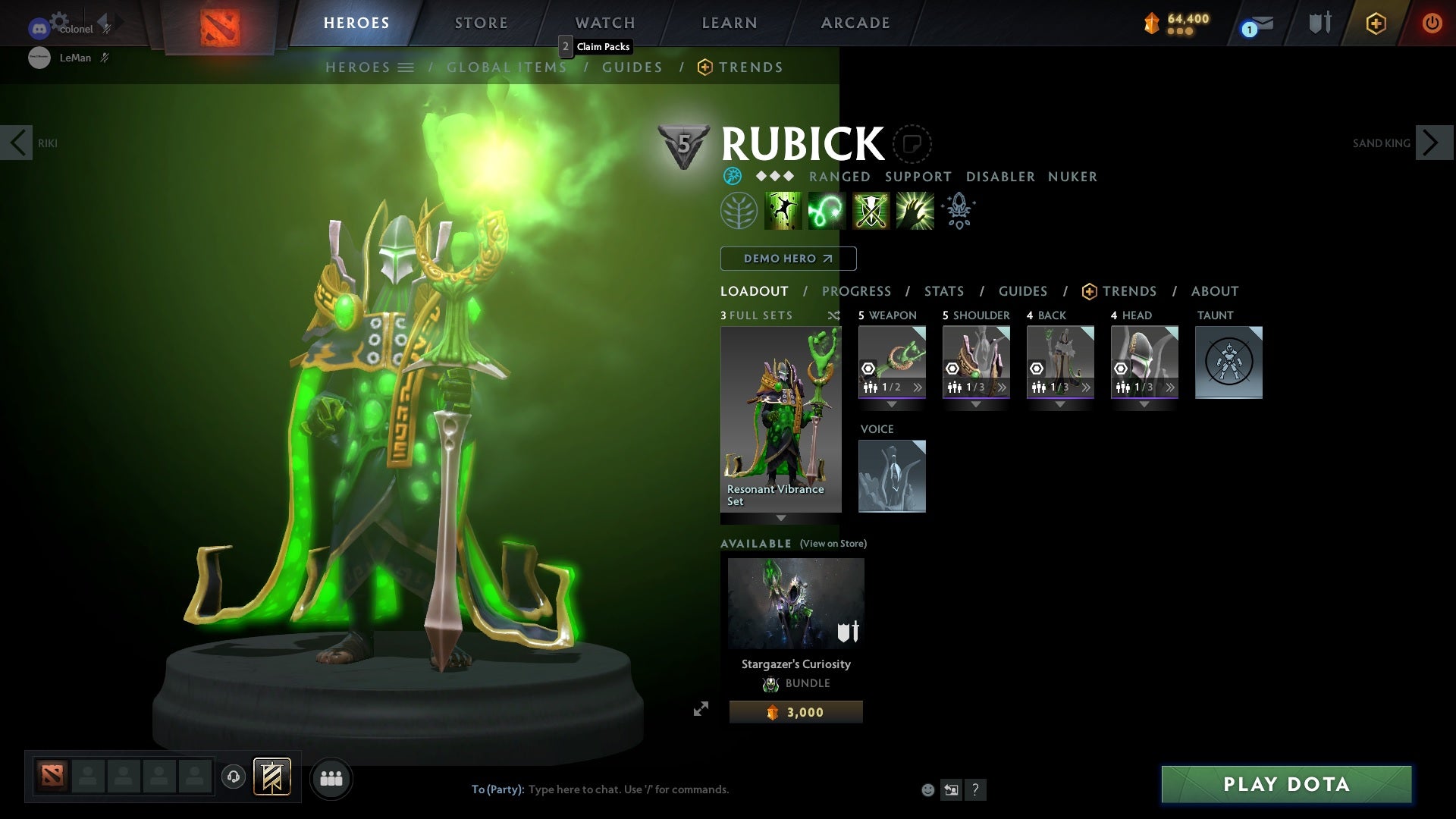Expand the Heroes hamburger menu in breadcrumb bar
This screenshot has width=1456, height=819.
pos(407,67)
